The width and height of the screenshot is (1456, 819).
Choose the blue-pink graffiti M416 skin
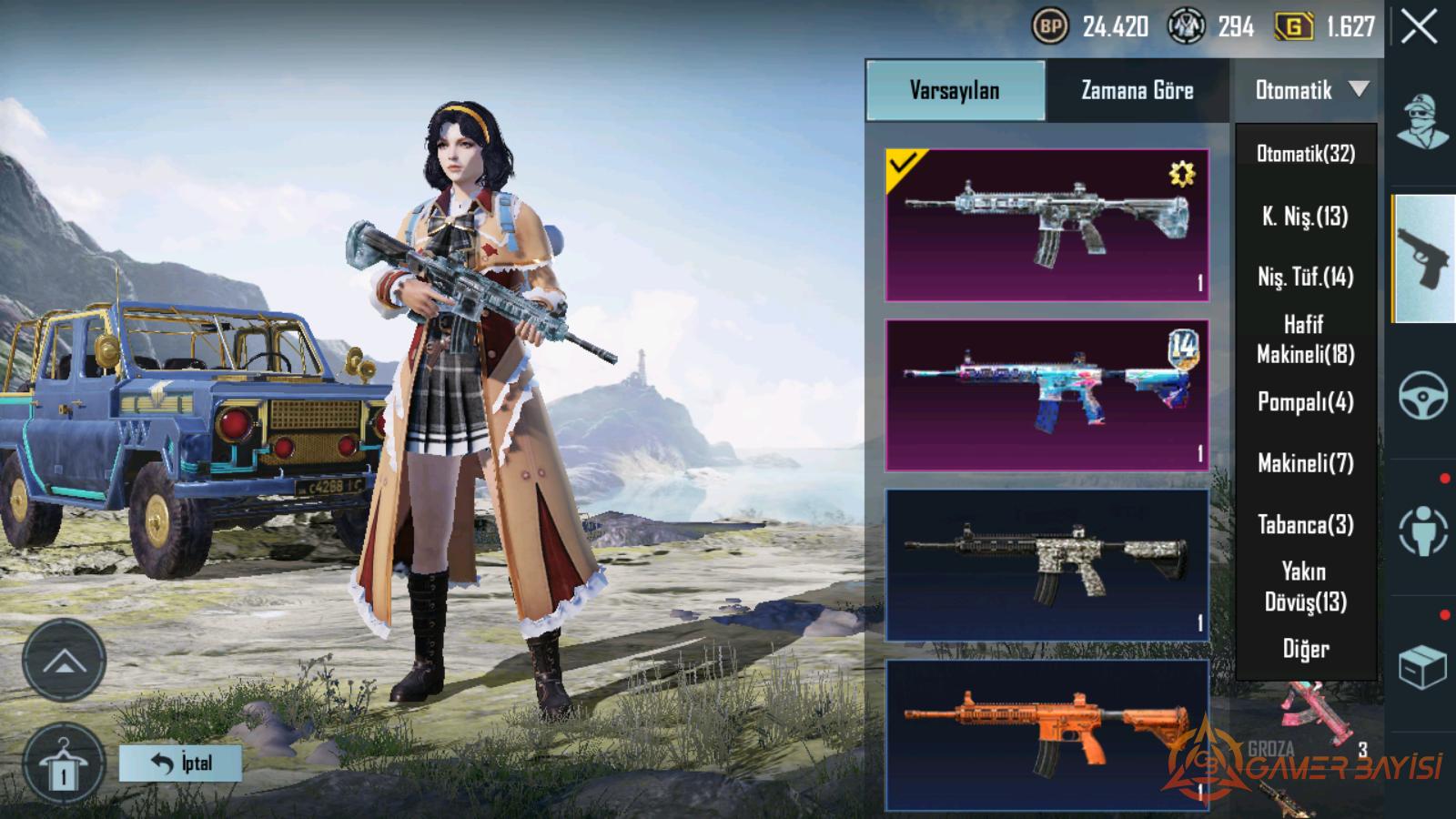1046,395
